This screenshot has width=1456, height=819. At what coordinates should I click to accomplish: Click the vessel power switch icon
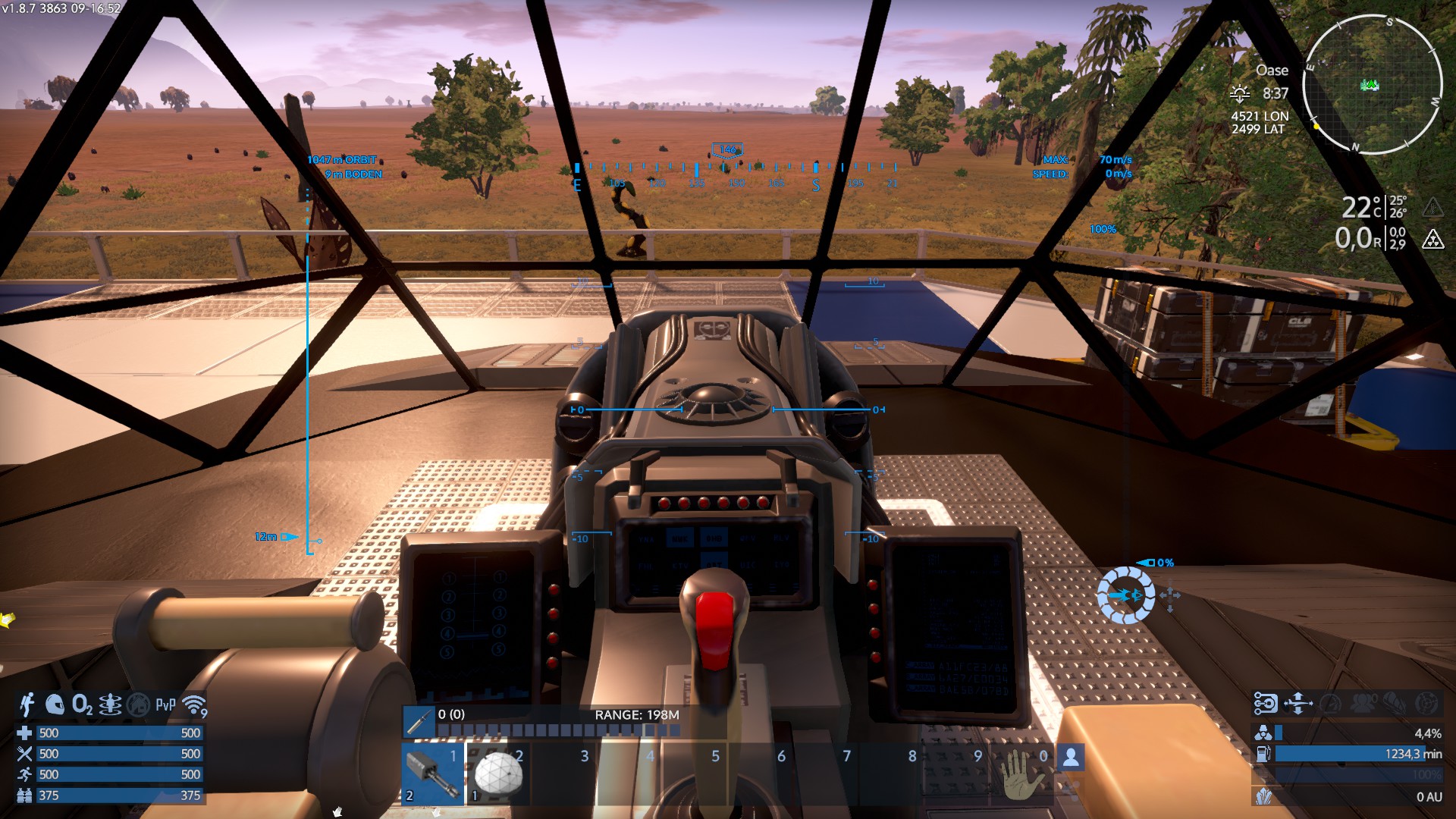pos(1266,704)
